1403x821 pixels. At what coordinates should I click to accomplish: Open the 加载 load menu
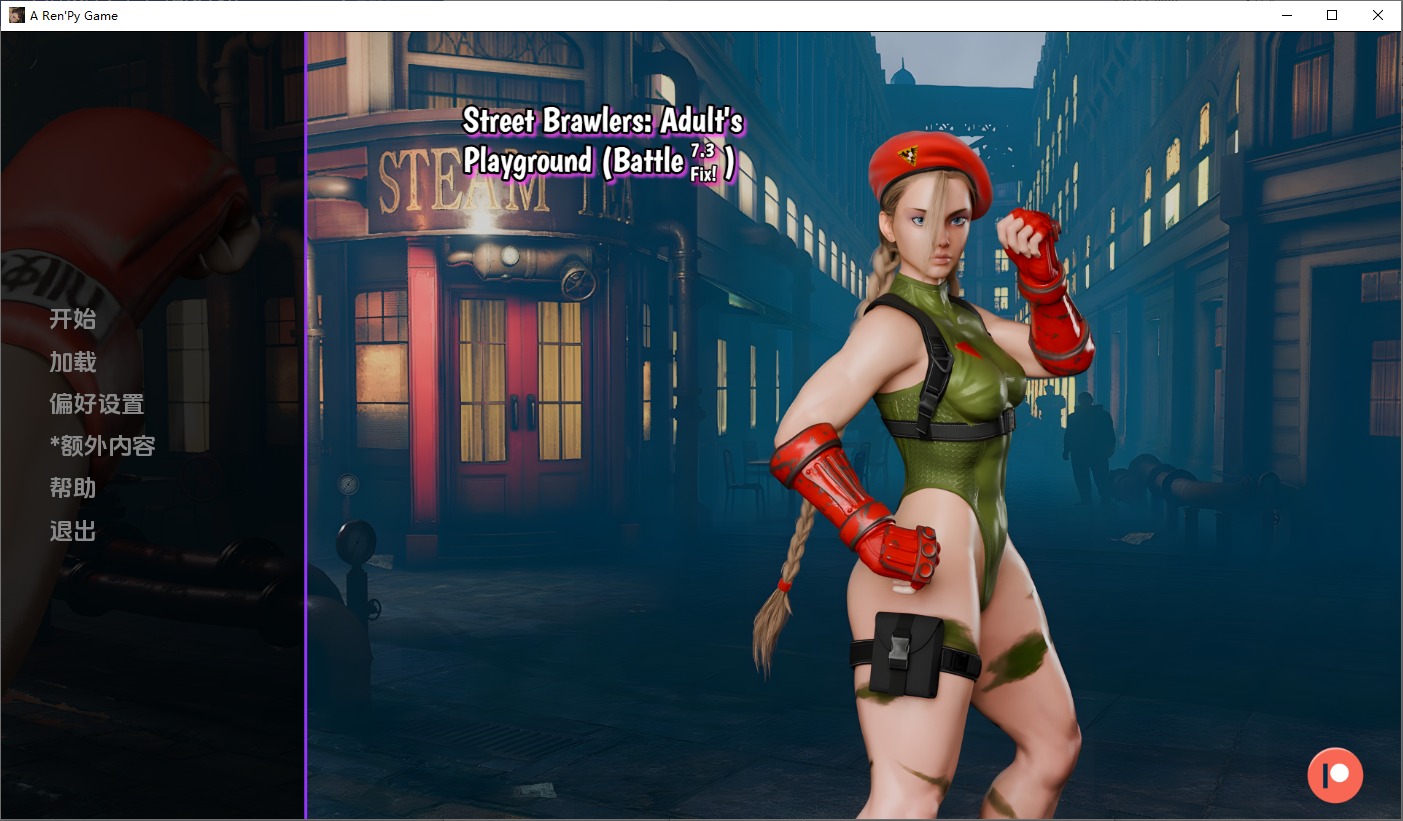73,362
